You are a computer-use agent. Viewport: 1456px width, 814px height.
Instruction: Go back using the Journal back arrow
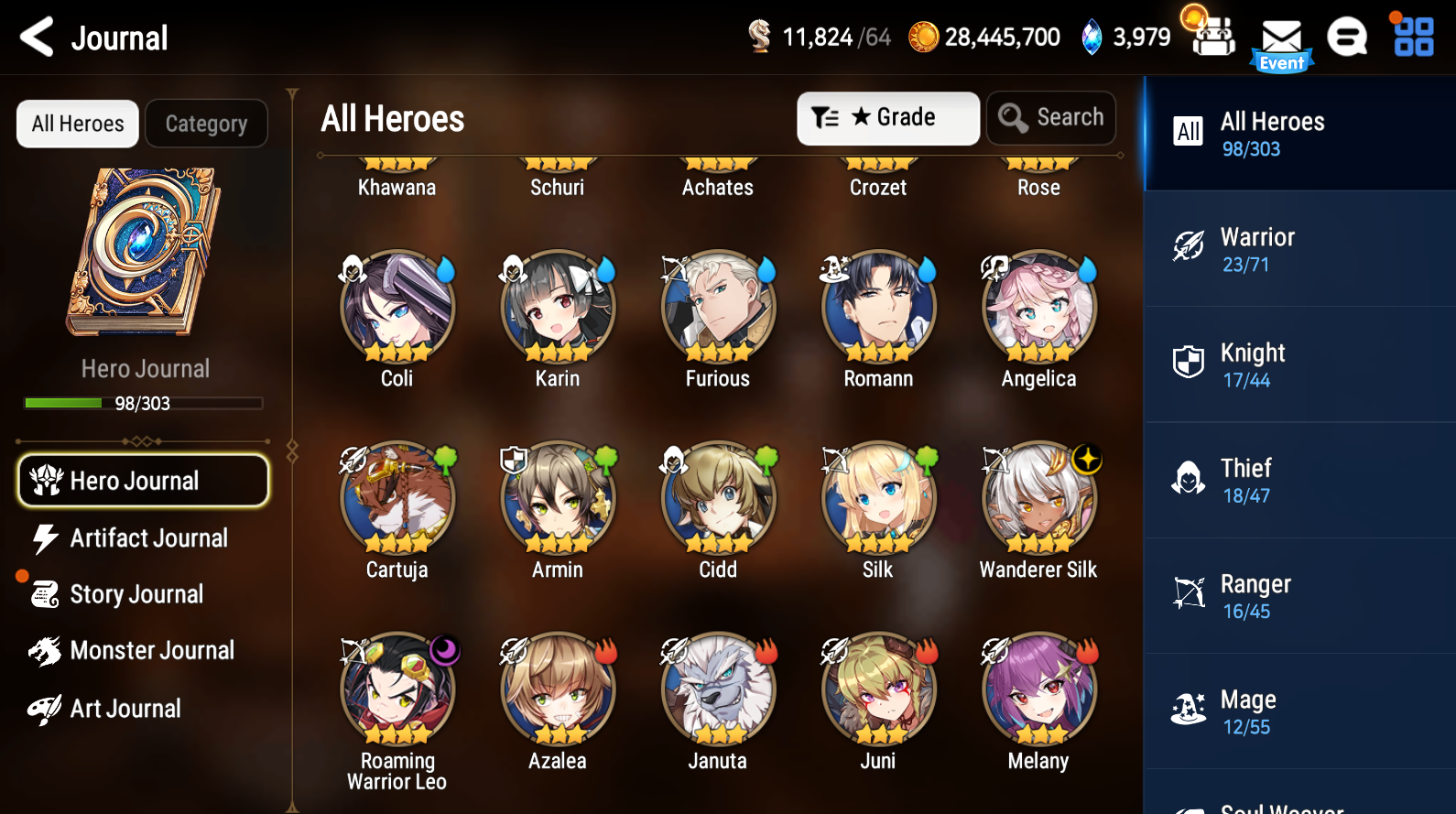click(x=36, y=37)
